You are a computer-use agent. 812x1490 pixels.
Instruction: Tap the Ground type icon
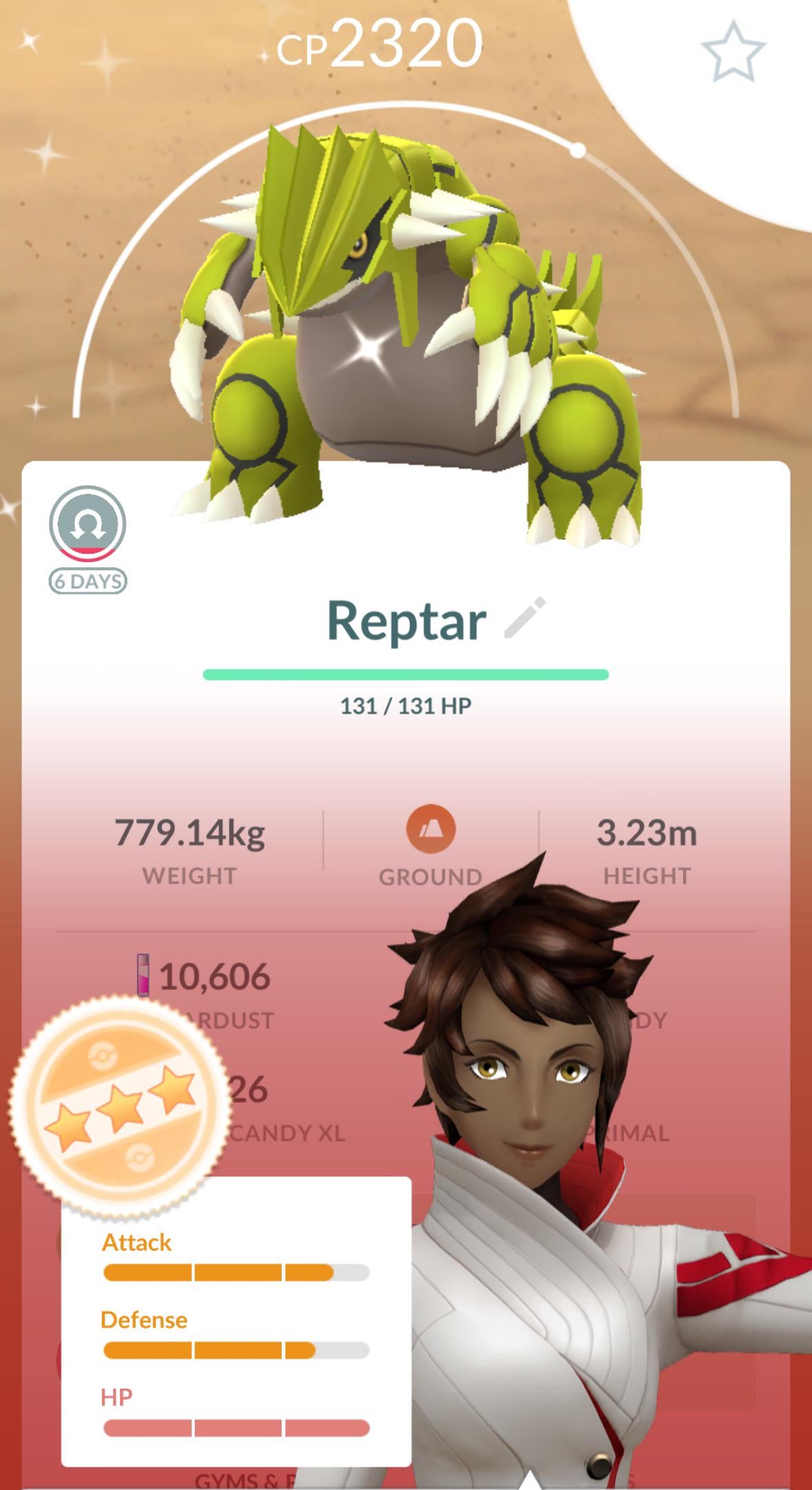coord(430,829)
